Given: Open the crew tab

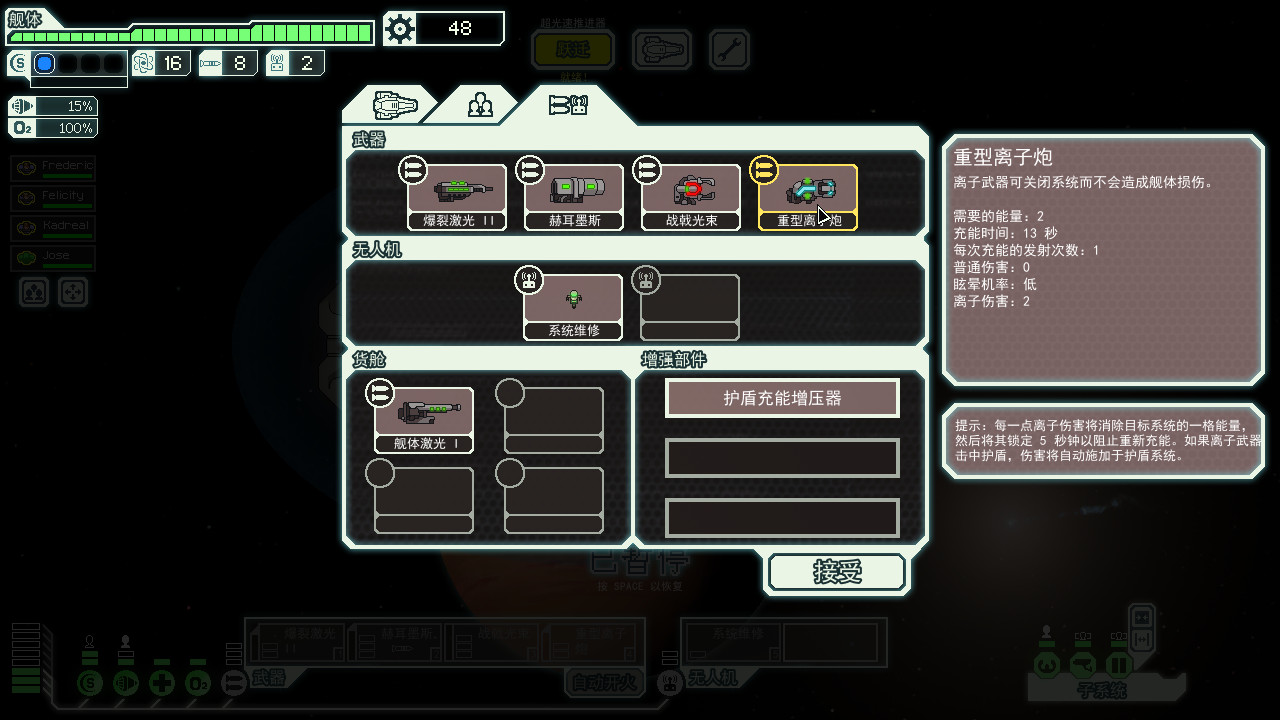Looking at the screenshot, I should (x=480, y=105).
